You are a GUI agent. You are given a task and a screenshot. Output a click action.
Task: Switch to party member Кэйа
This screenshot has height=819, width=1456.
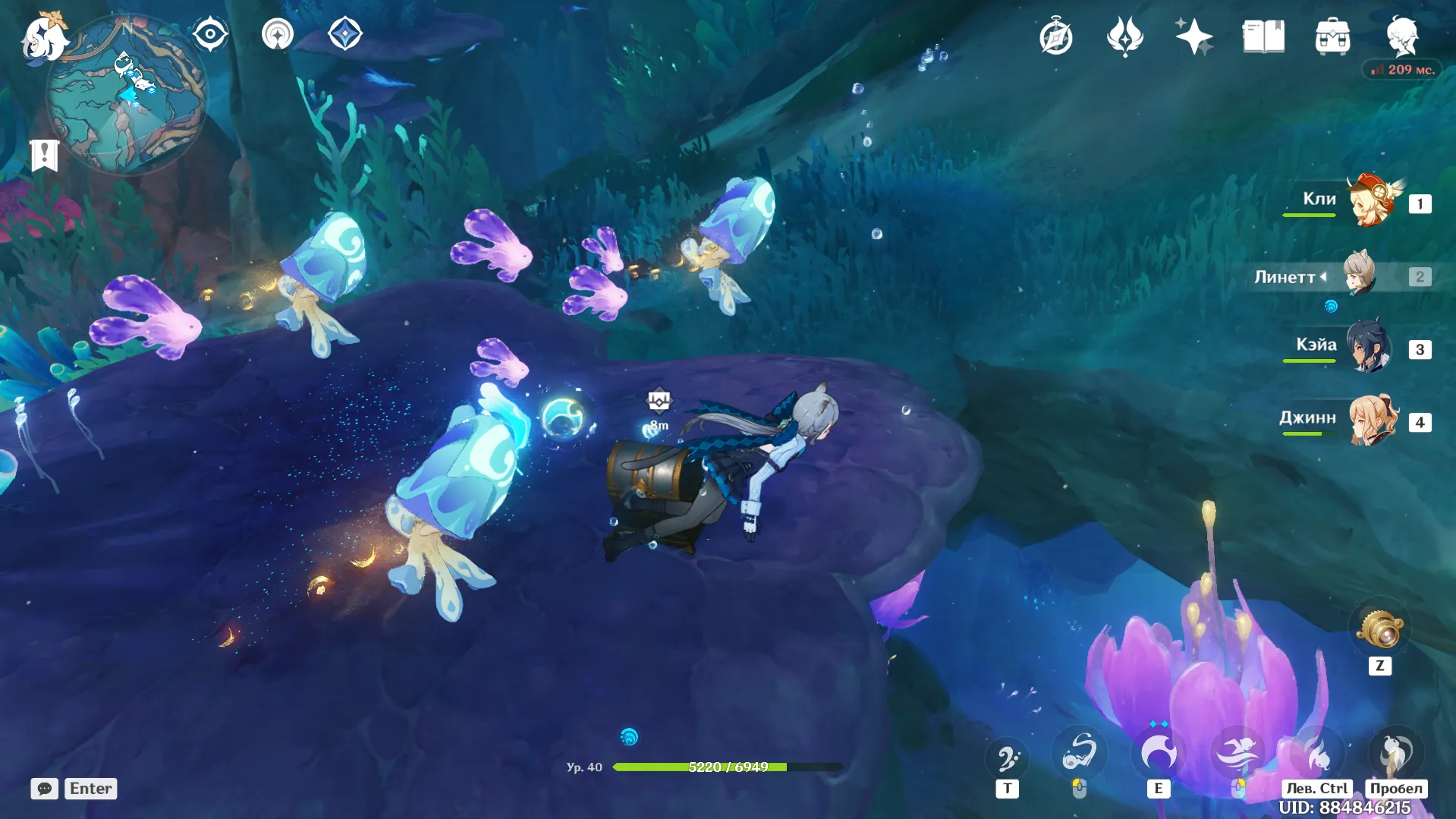tap(1368, 348)
